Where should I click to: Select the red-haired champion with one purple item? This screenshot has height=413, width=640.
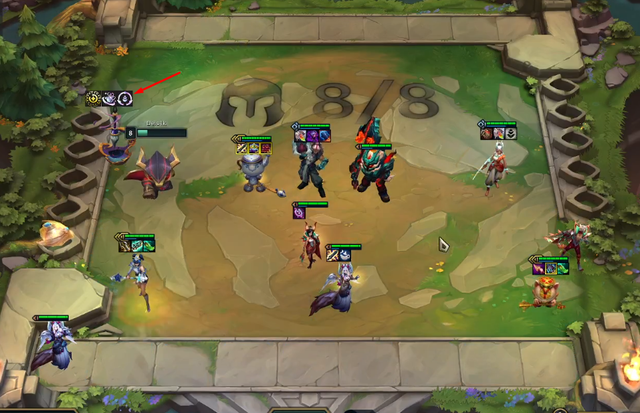(x=311, y=241)
